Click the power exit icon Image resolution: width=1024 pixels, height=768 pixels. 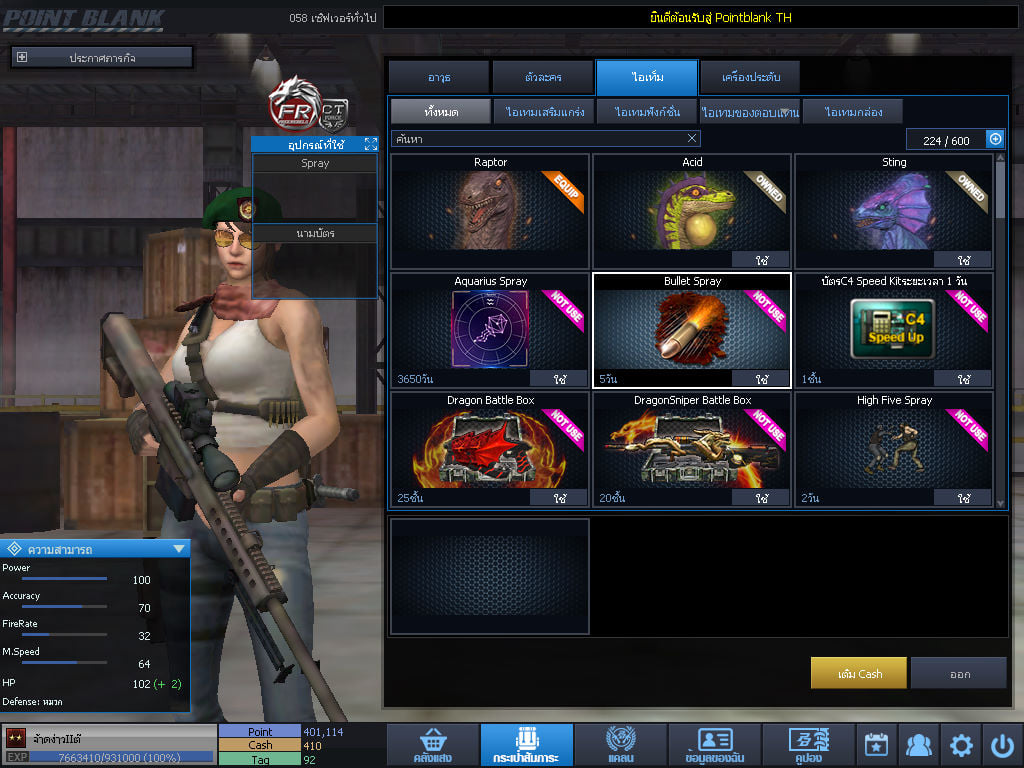(1002, 745)
